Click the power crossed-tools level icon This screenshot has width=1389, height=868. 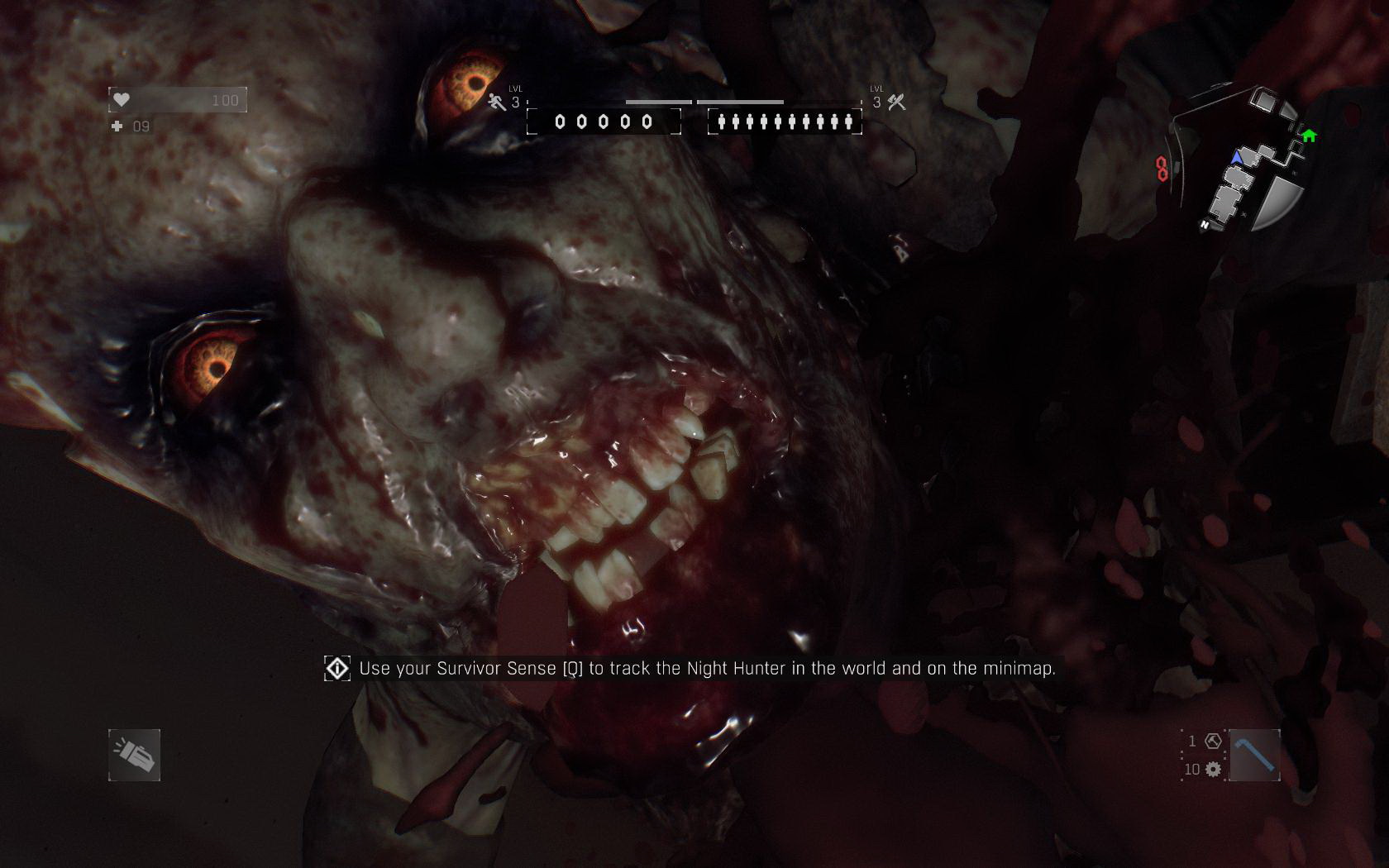[896, 103]
